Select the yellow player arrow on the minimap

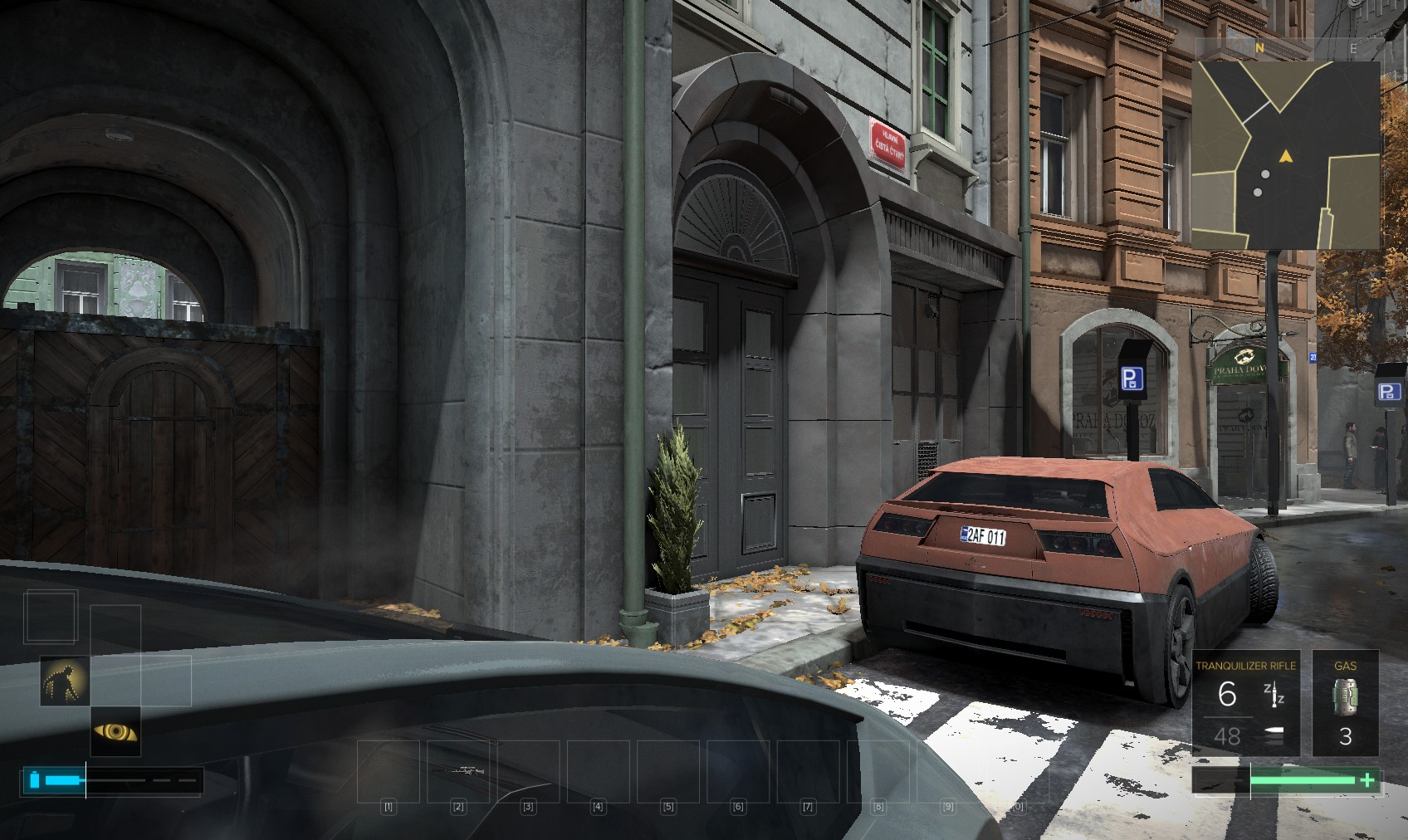(1286, 156)
